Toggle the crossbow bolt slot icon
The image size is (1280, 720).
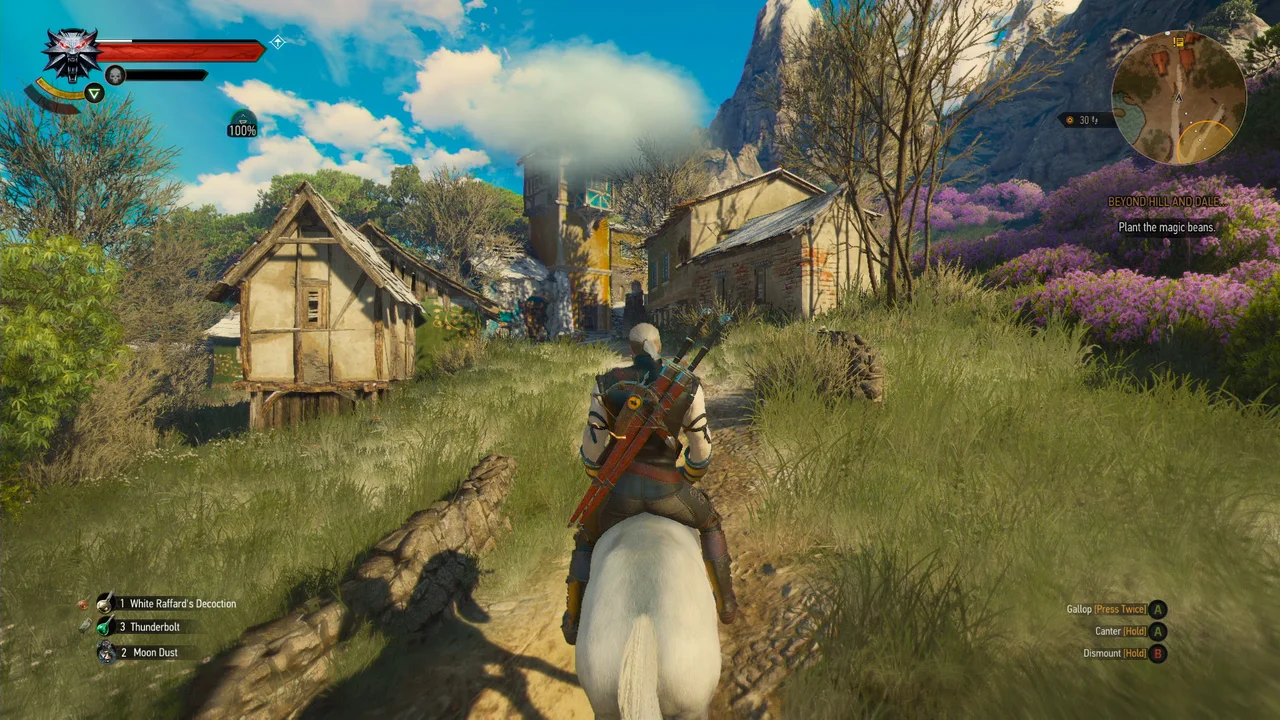click(87, 625)
